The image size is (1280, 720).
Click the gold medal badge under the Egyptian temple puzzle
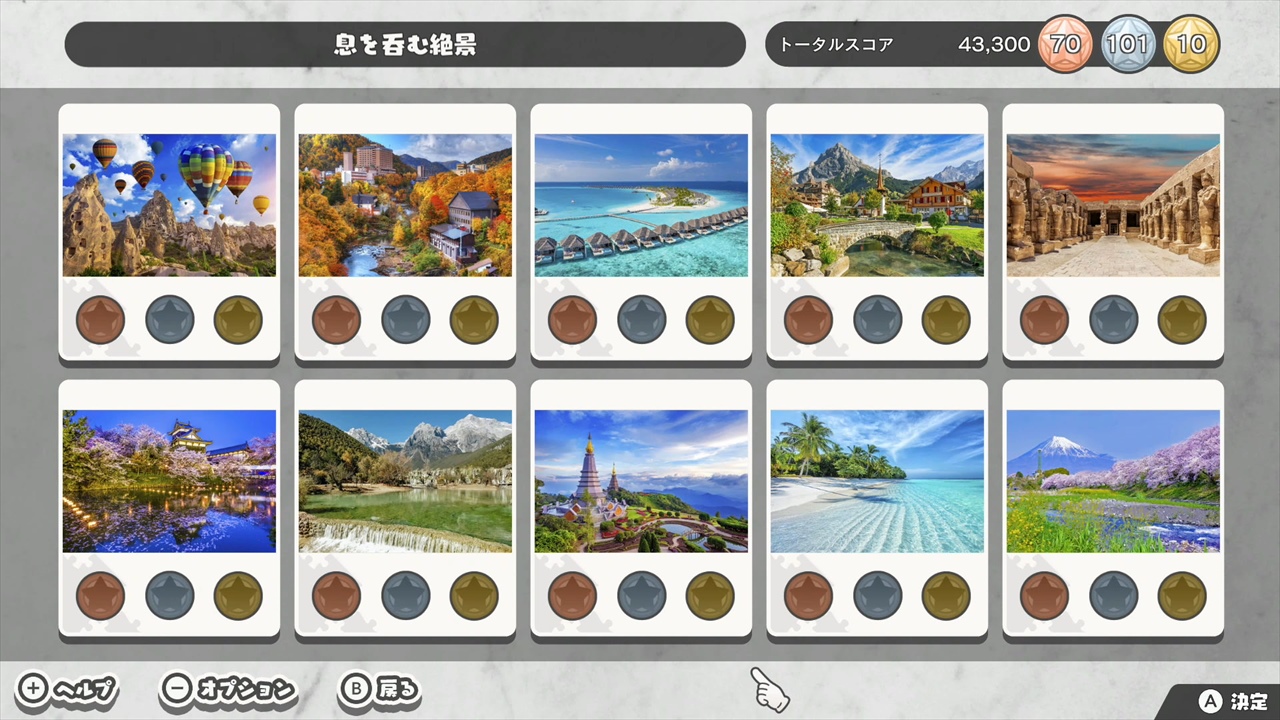pyautogui.click(x=1181, y=319)
